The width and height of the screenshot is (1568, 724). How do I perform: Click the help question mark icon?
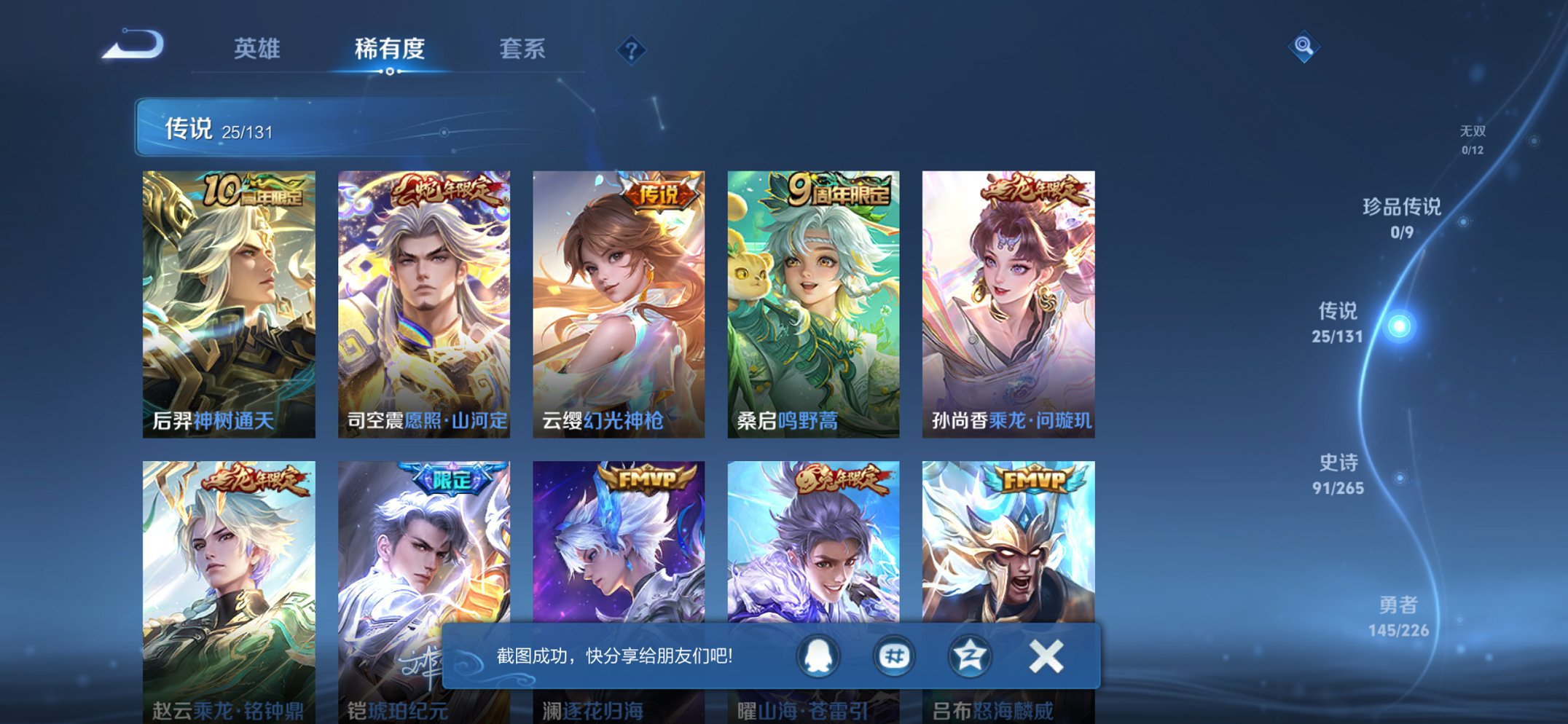click(632, 50)
